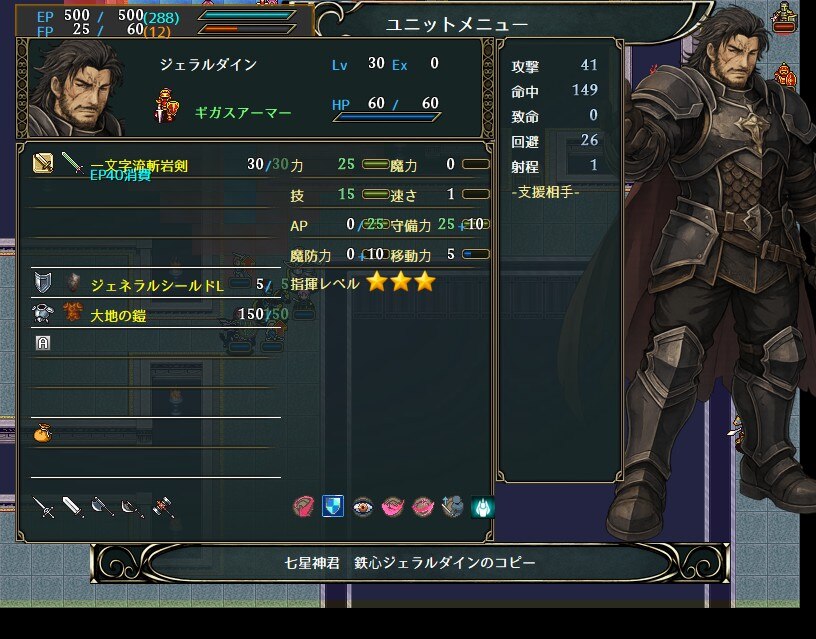Select the blue shield skill icon
Image resolution: width=816 pixels, height=639 pixels.
[x=333, y=507]
